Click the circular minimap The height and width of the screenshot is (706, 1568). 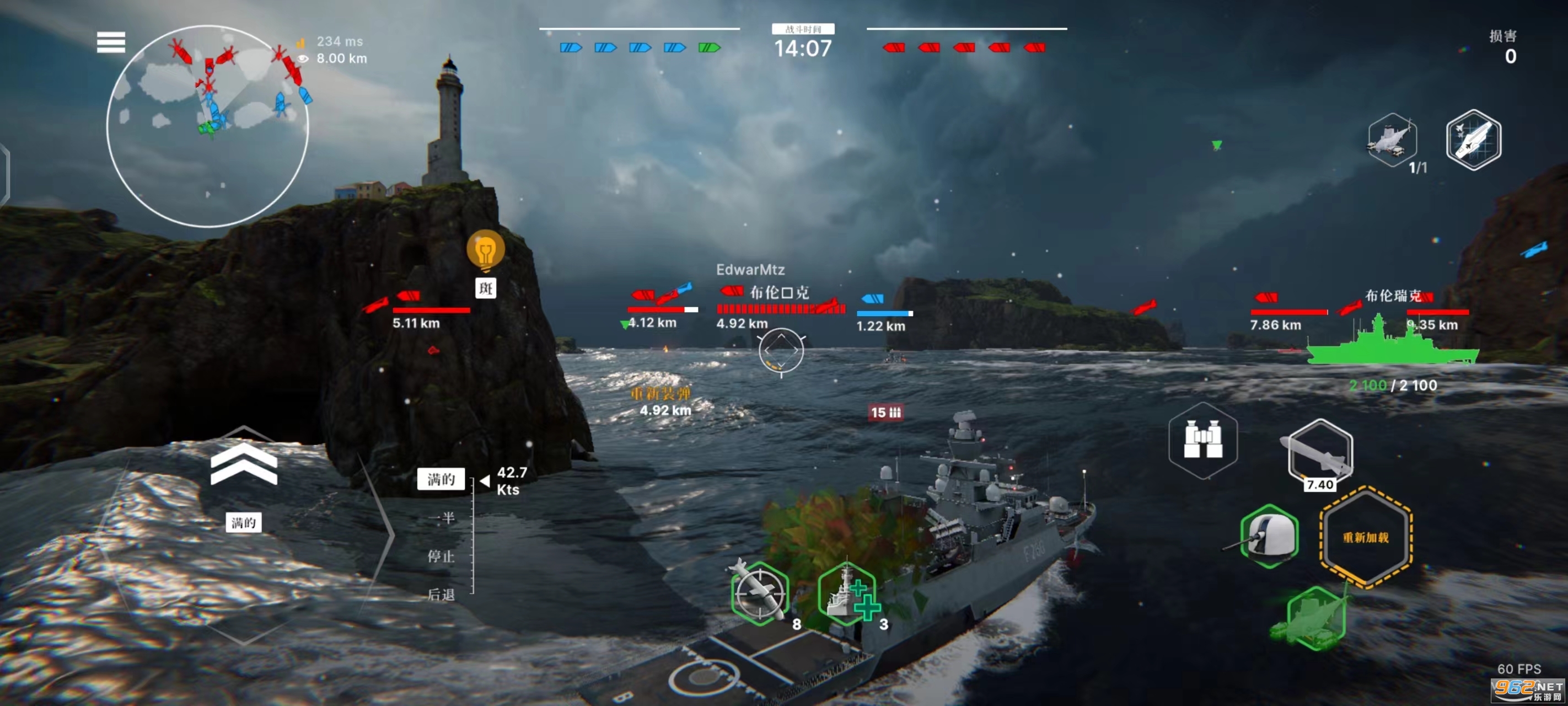point(207,126)
